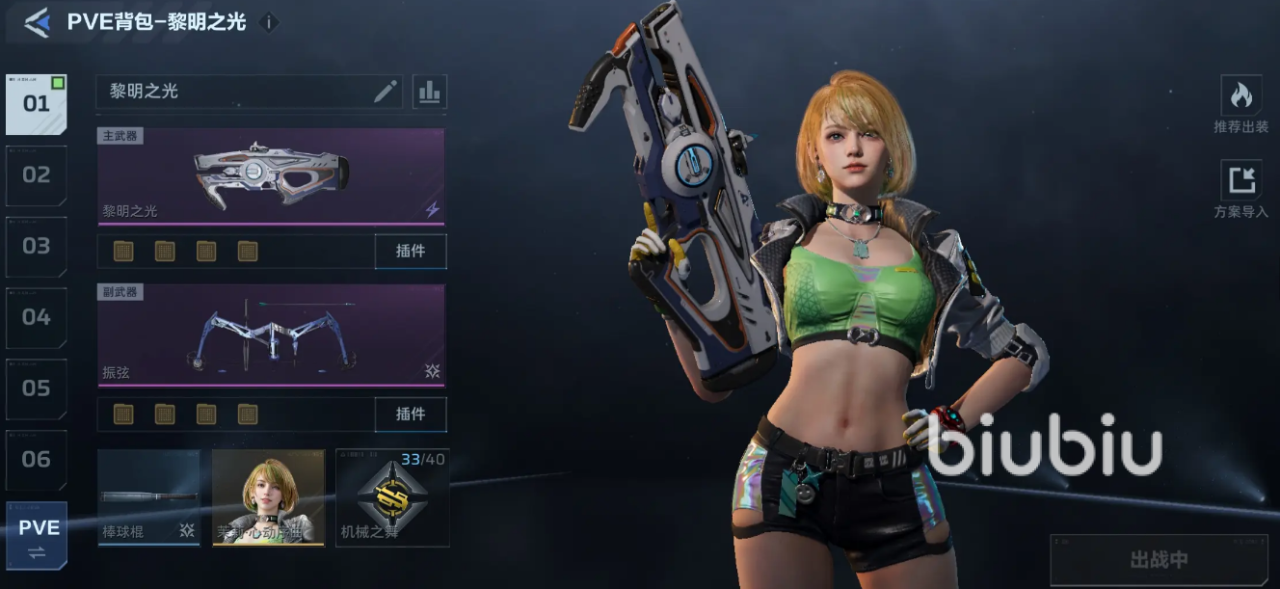Open 推荐出装 recommended loadouts
Screen dimensions: 1280x589
coord(1241,104)
